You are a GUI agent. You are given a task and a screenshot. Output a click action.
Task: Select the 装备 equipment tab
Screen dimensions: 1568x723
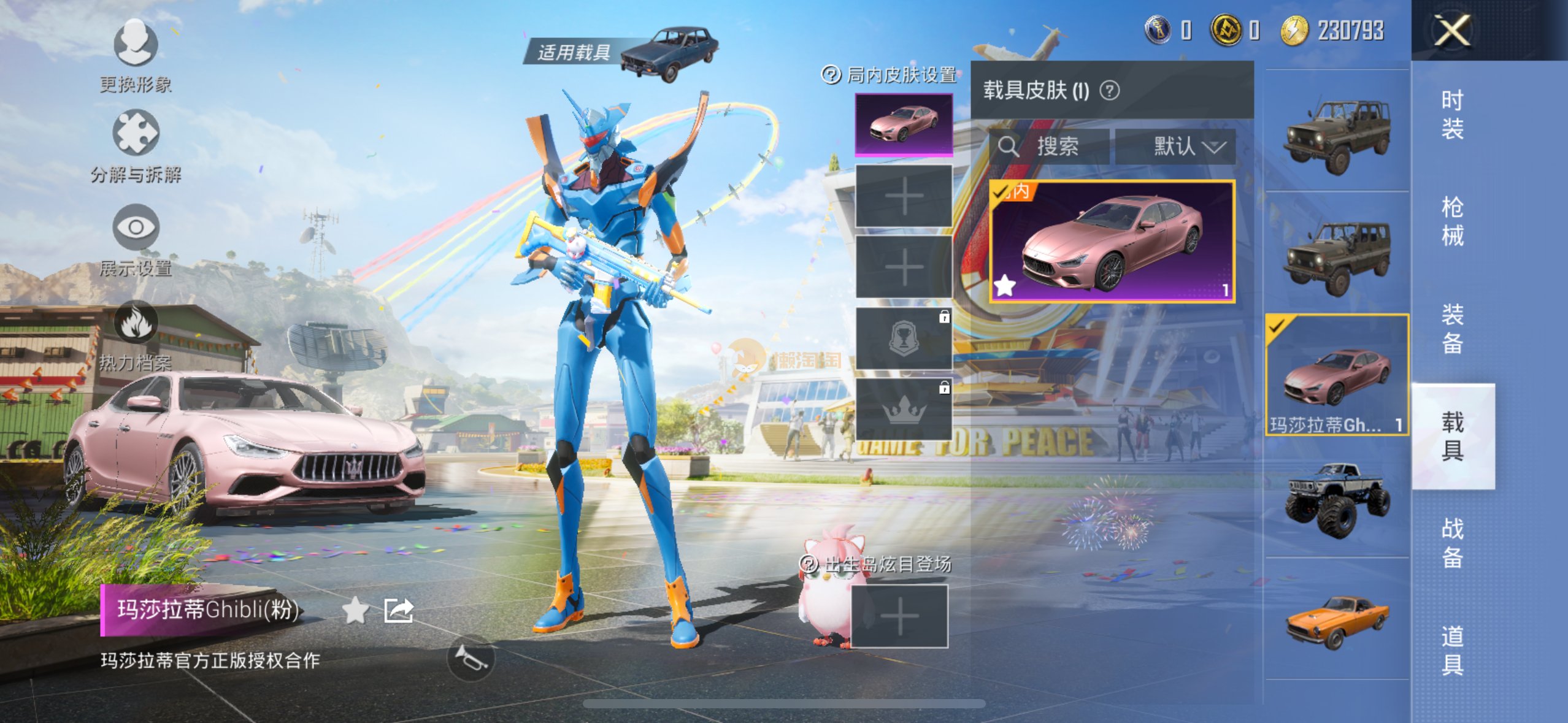point(1452,329)
